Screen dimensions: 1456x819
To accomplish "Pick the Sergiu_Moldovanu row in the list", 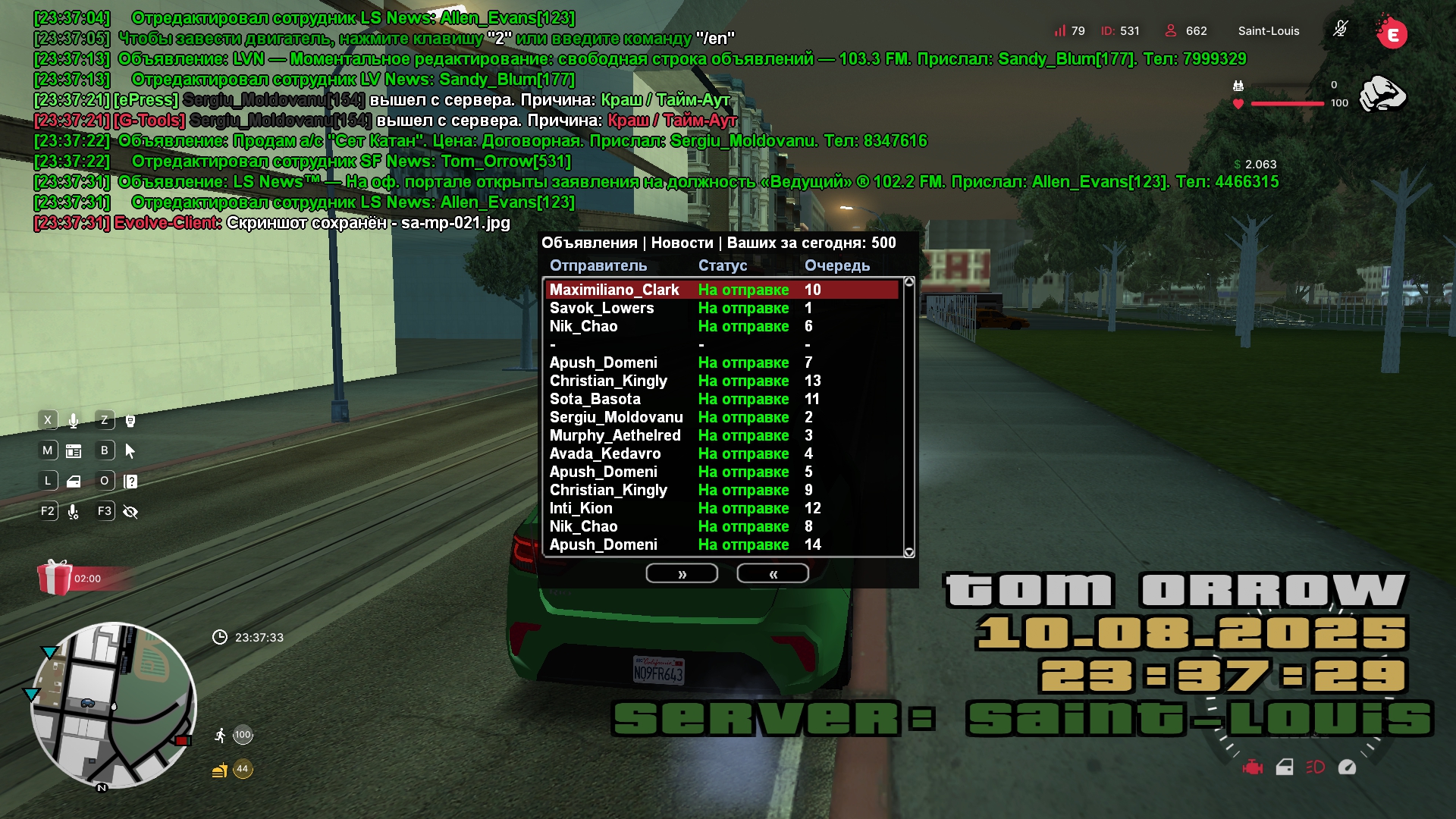I will click(x=720, y=417).
